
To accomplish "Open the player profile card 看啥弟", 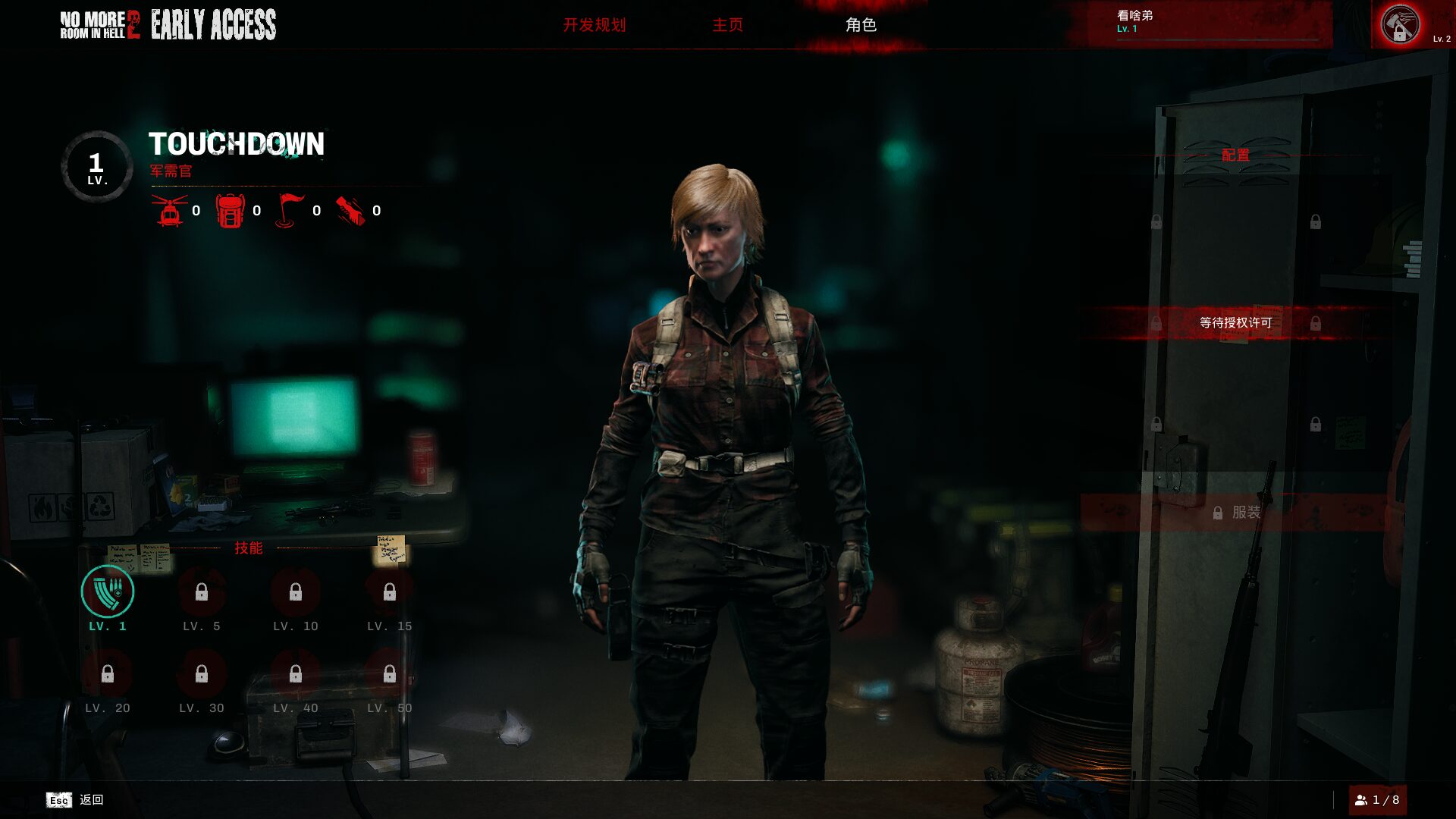I will pos(1198,24).
